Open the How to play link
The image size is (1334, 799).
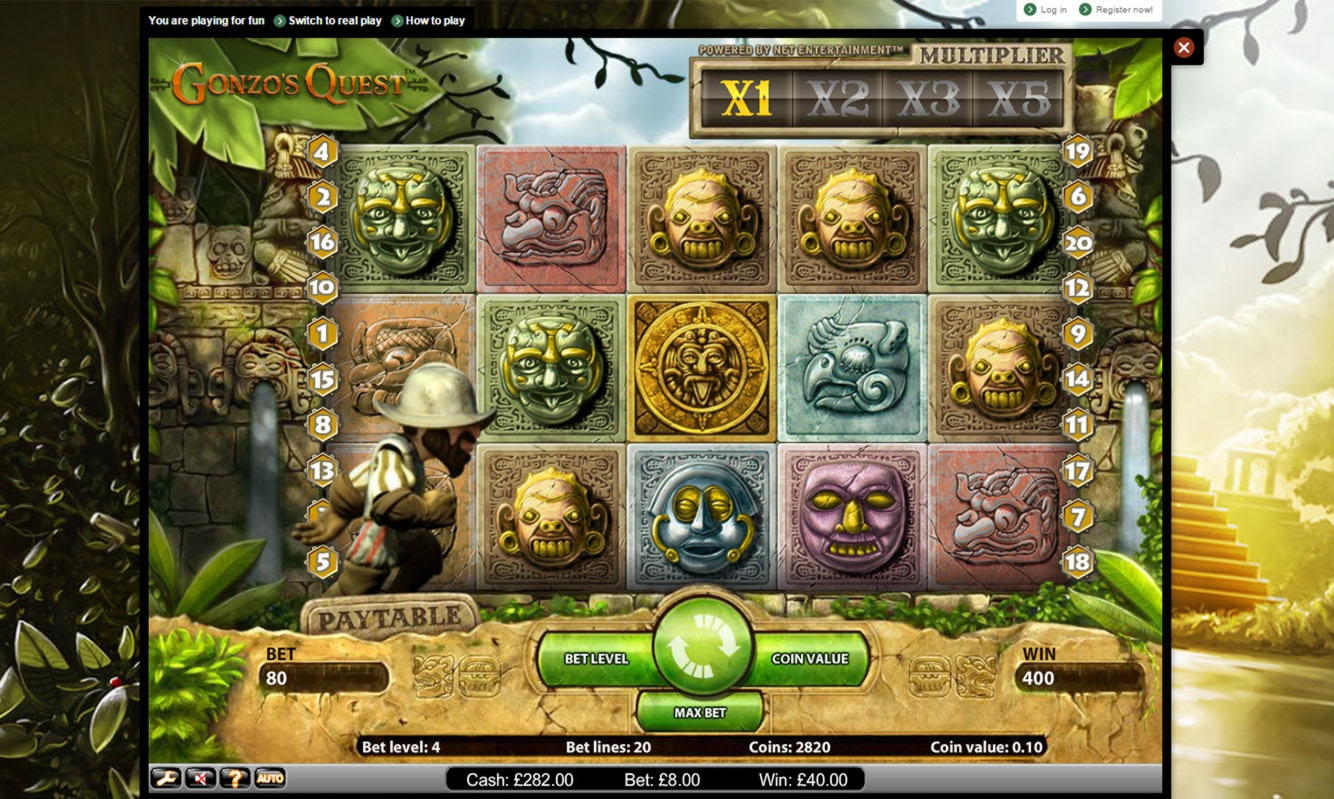pos(434,20)
